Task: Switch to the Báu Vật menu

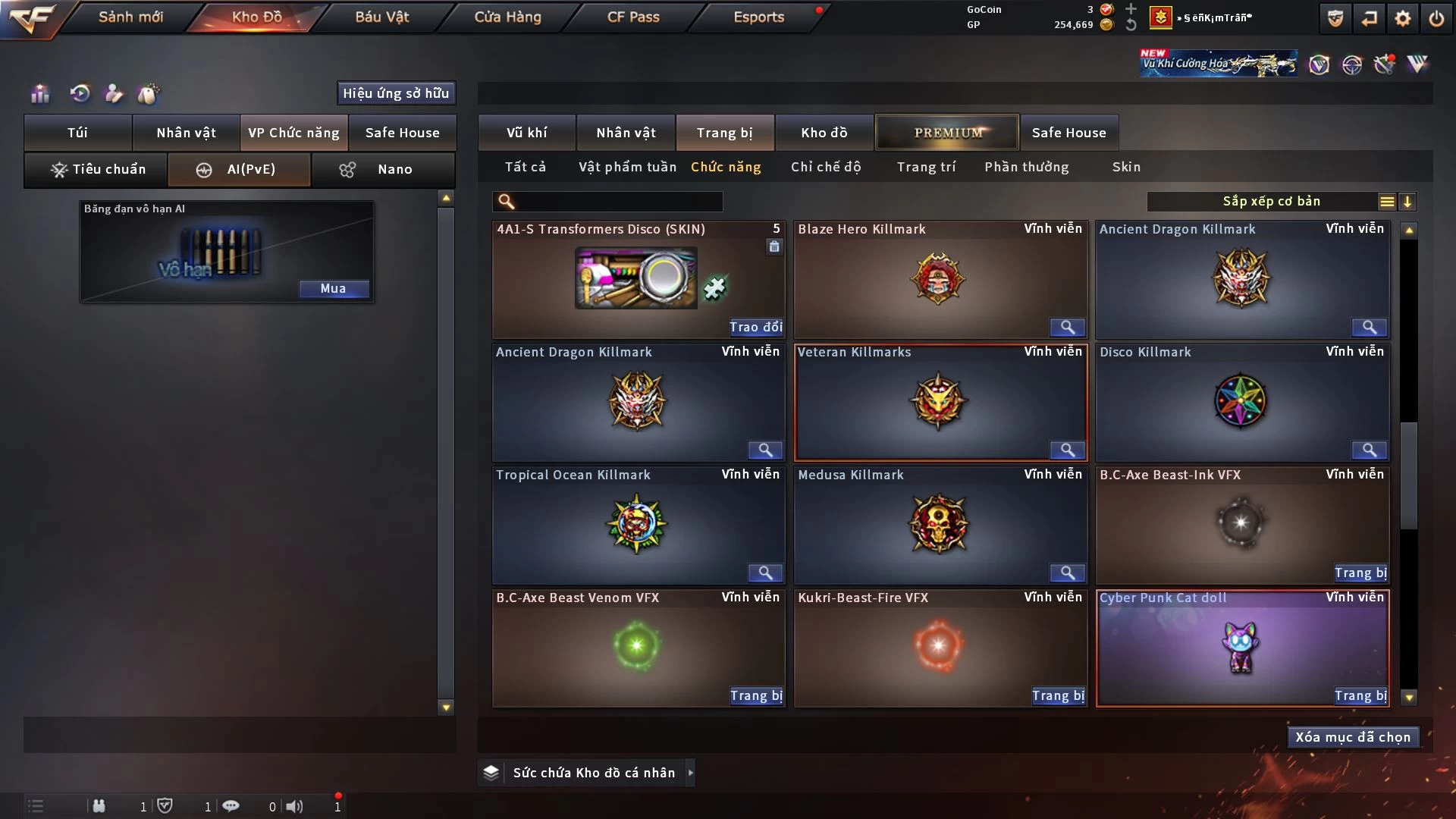Action: coord(381,17)
